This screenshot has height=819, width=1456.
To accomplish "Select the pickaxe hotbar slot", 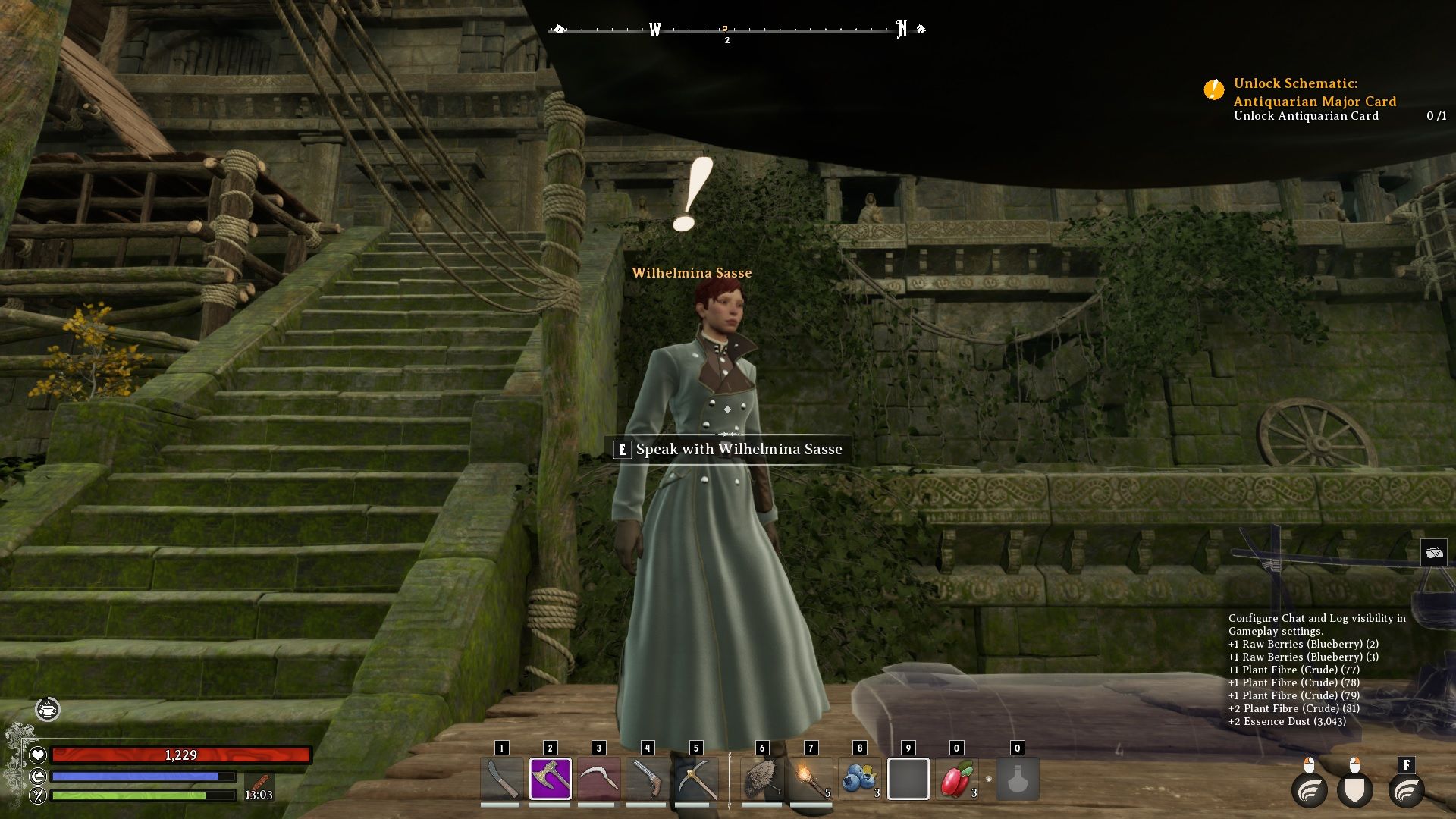I will tap(695, 779).
